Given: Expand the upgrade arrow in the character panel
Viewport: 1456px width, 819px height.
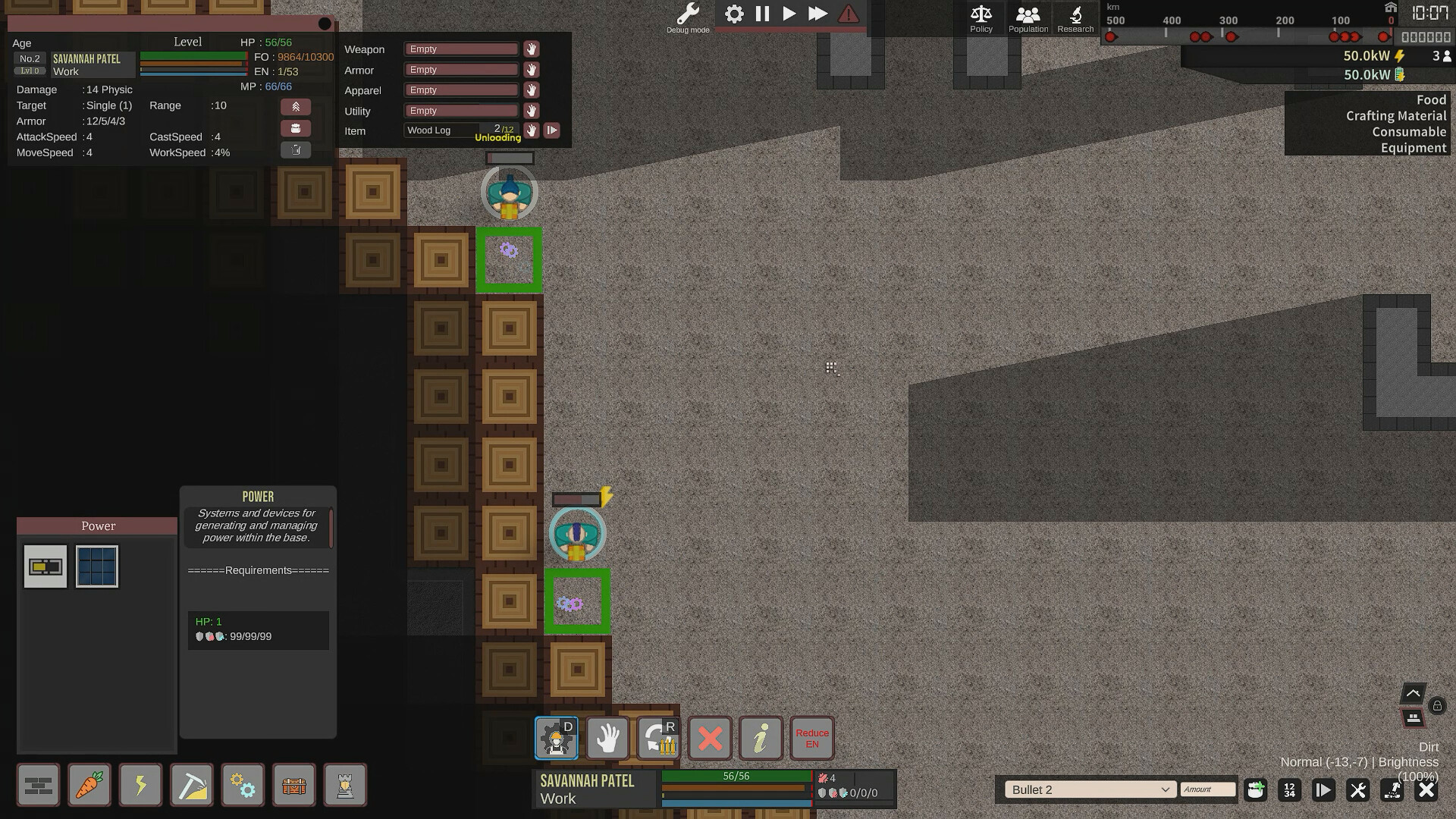Looking at the screenshot, I should pyautogui.click(x=296, y=106).
